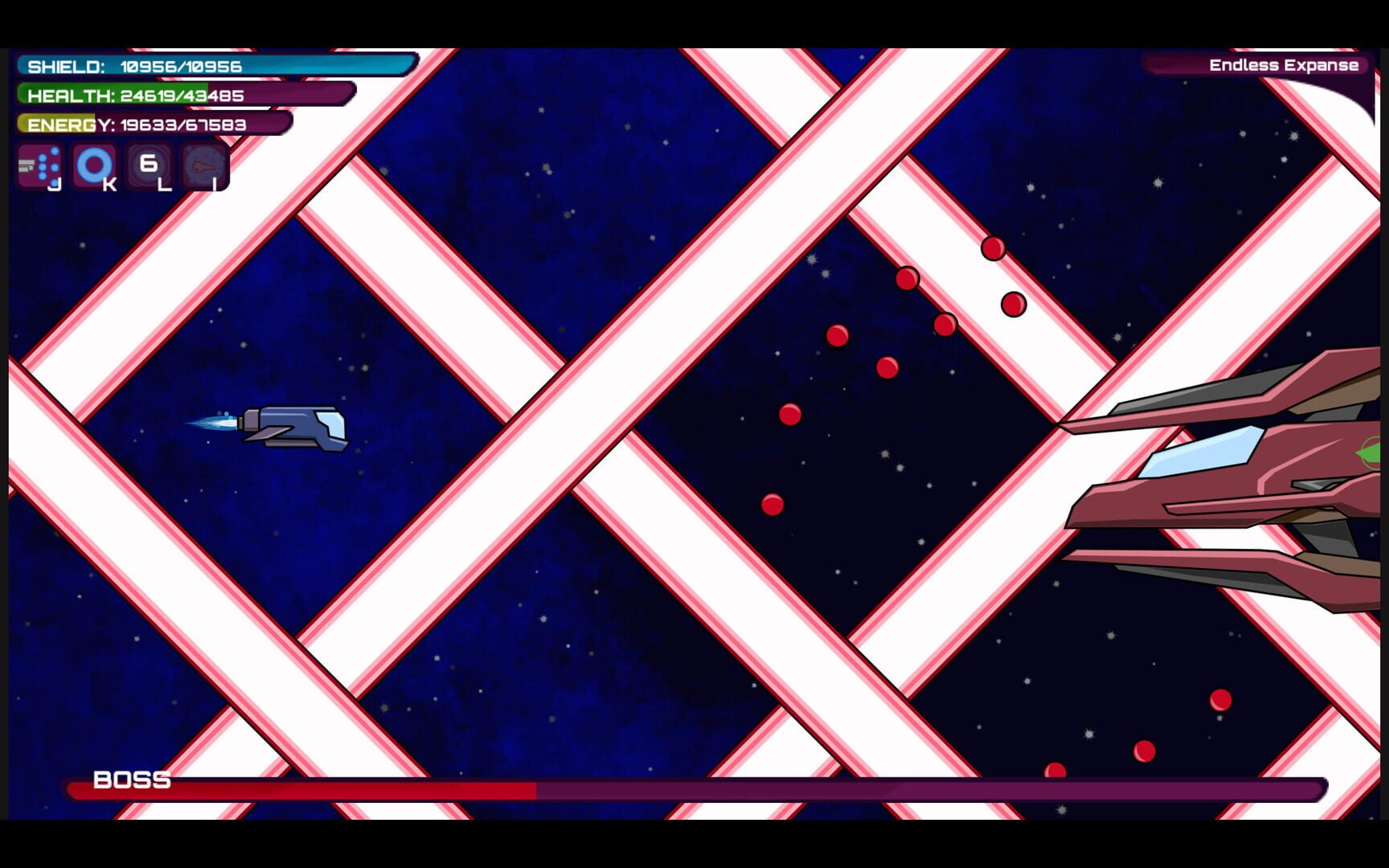Viewport: 1389px width, 868px height.
Task: Activate the K blue ring shield ability
Action: pyautogui.click(x=95, y=166)
